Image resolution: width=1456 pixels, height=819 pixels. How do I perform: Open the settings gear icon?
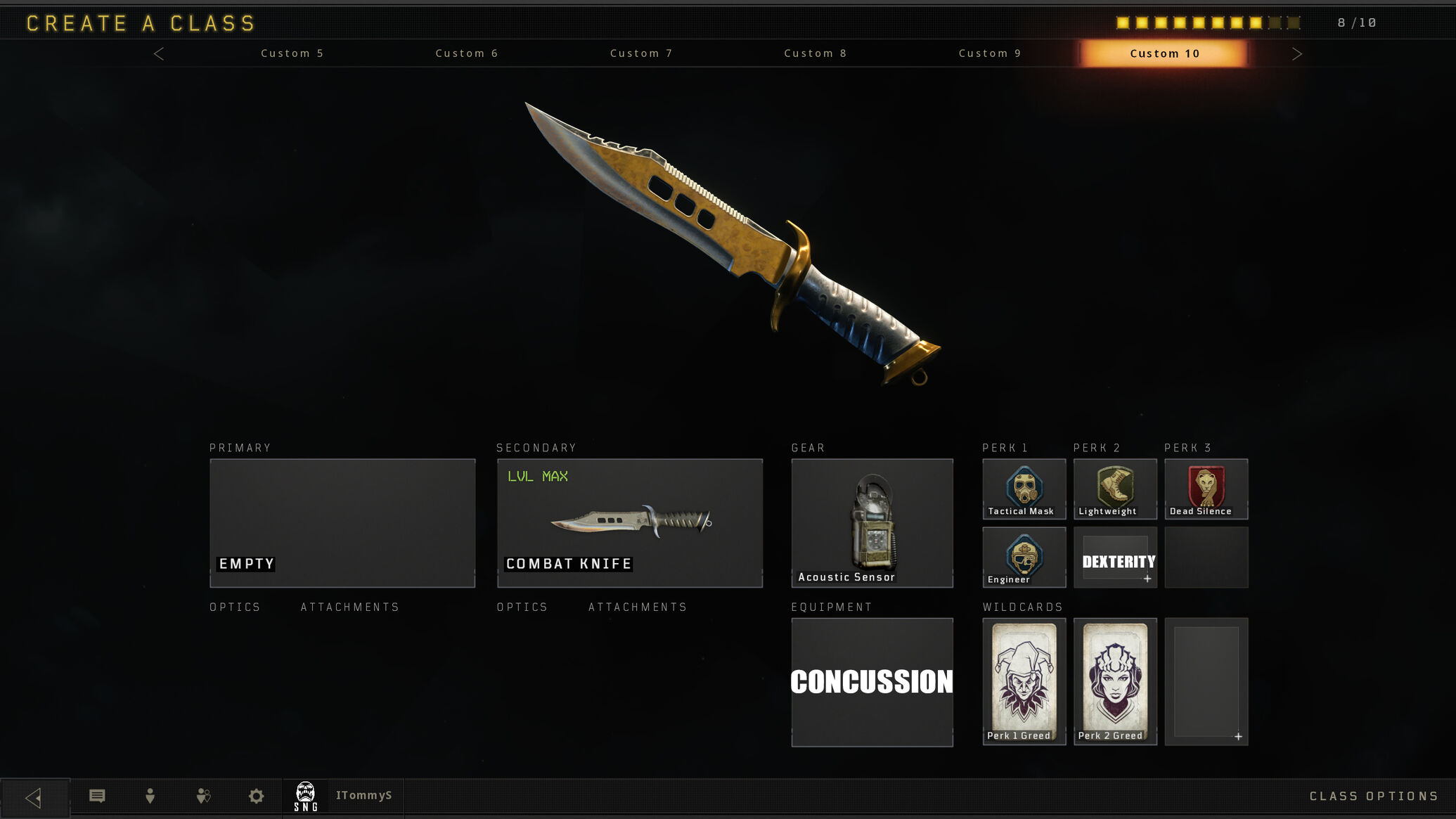point(257,796)
